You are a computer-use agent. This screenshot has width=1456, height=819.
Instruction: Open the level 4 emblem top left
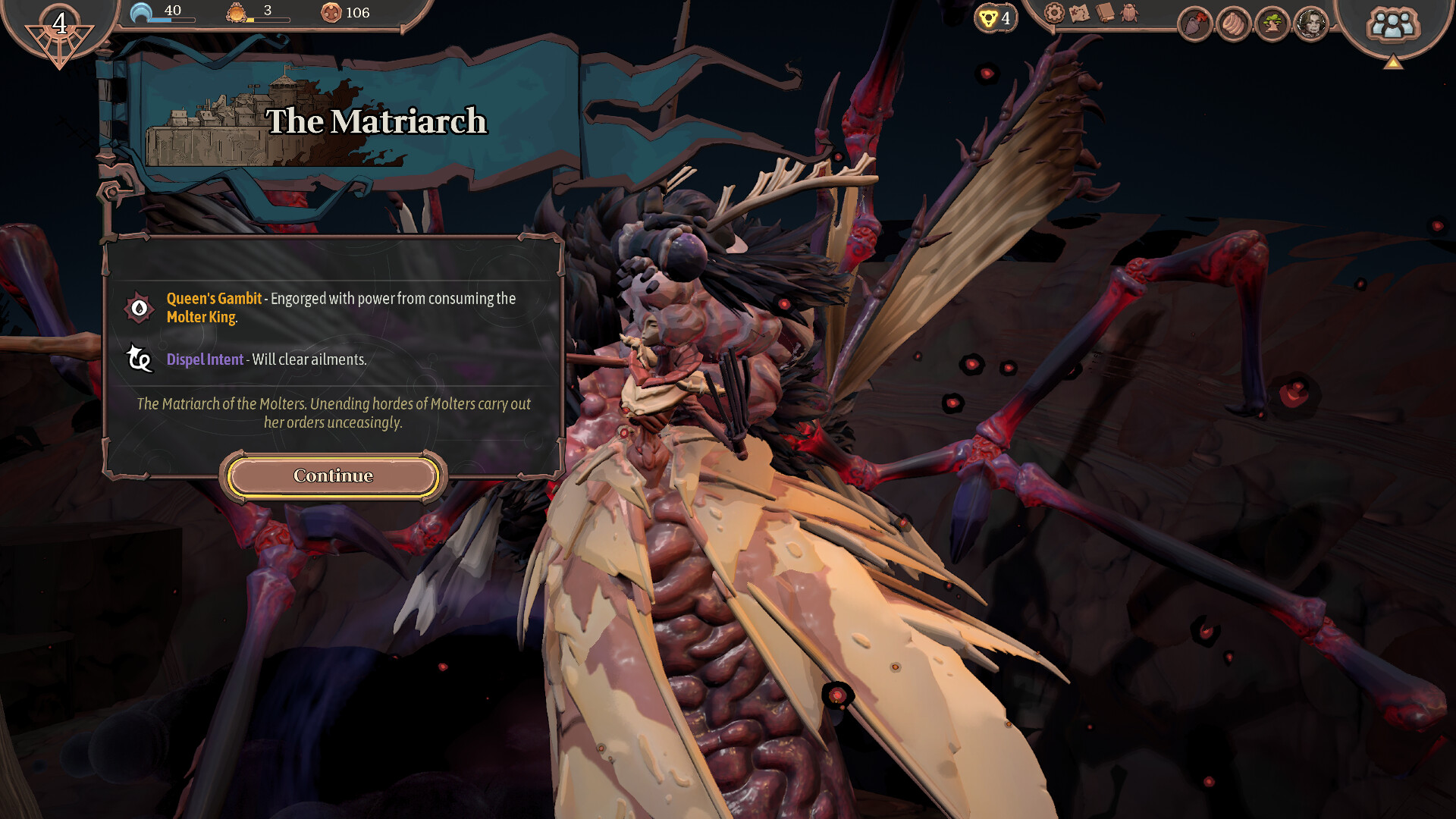tap(58, 24)
